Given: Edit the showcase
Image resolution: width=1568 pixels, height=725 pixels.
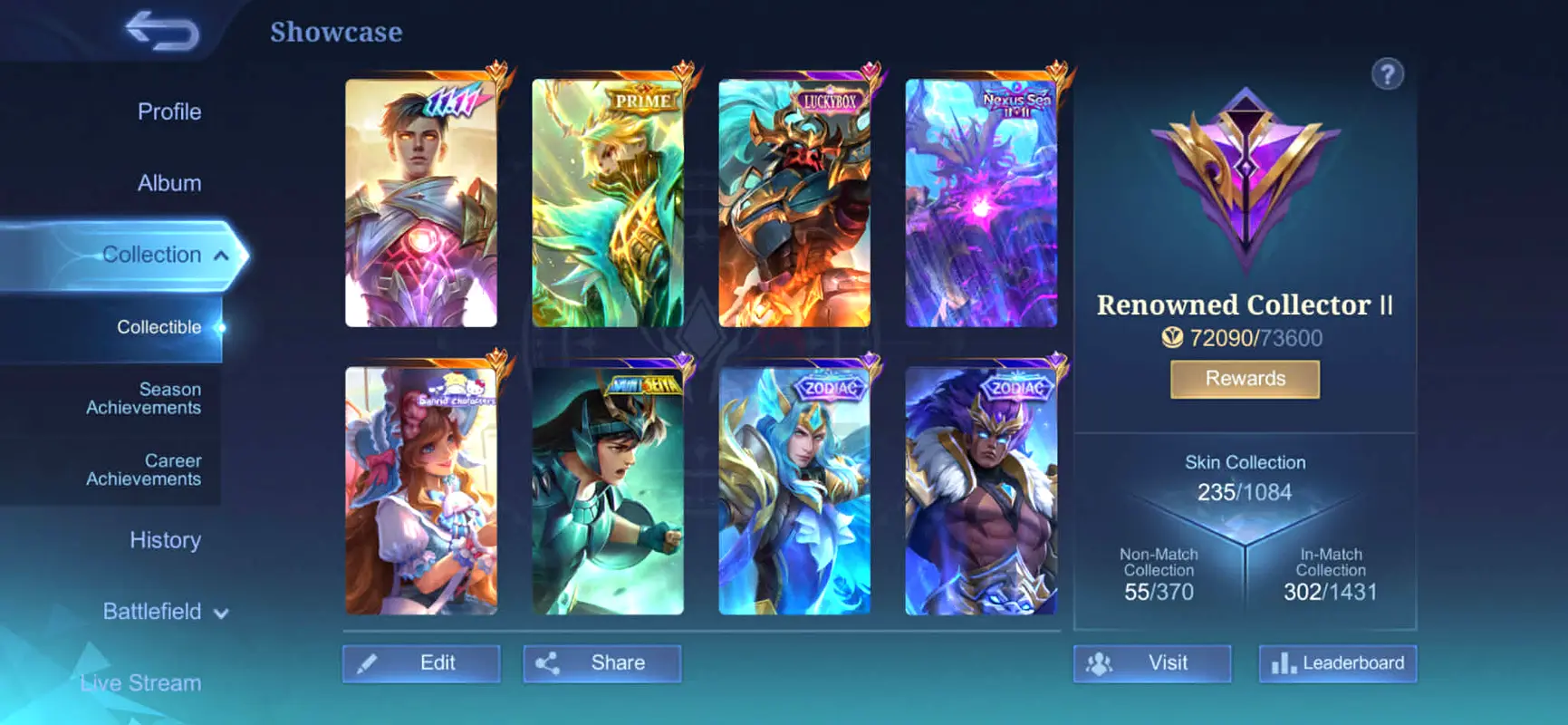Looking at the screenshot, I should tap(421, 663).
